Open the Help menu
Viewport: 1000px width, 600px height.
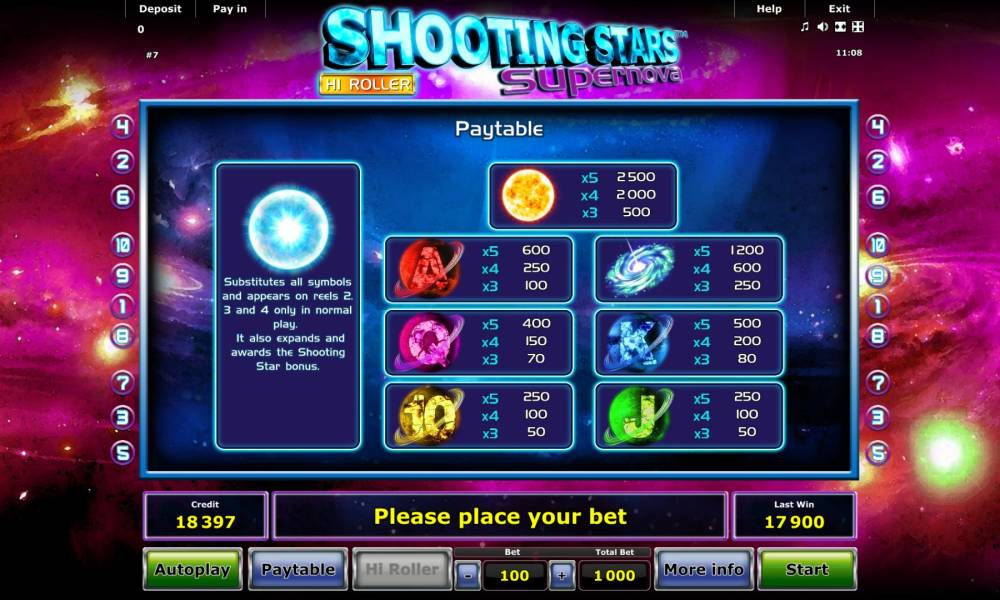[769, 9]
